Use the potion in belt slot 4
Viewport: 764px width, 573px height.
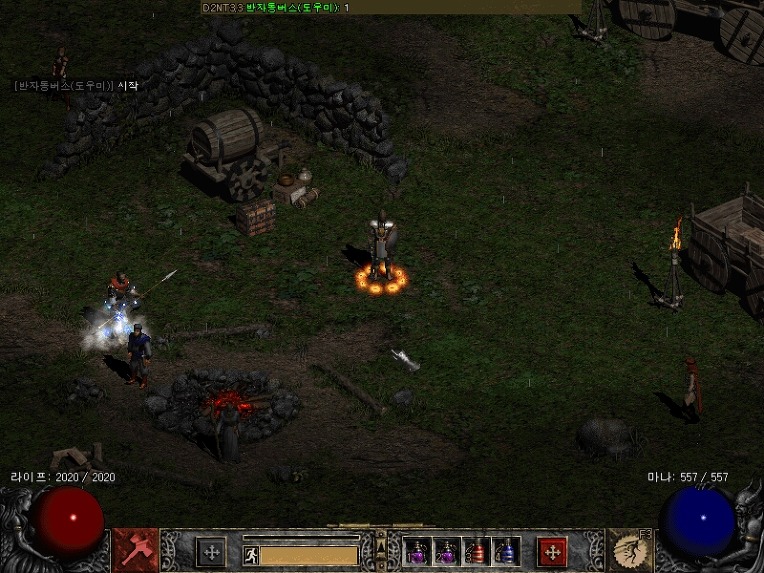pyautogui.click(x=506, y=552)
